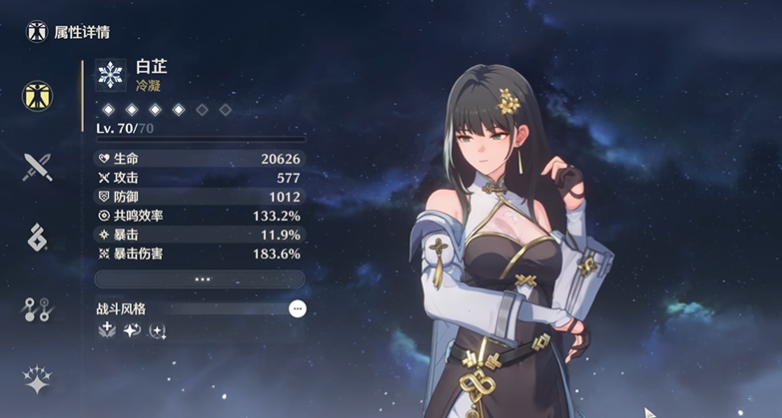This screenshot has height=418, width=782.
Task: Show combat style details via the round ellipsis button
Action: coord(297,309)
